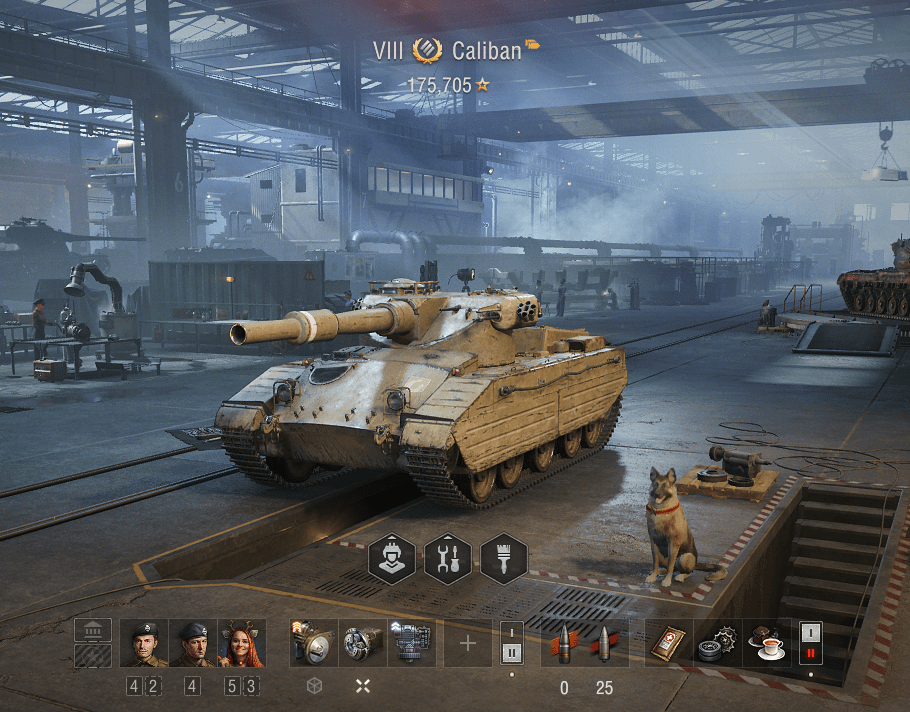Open the paintbrush exterior customization button
The height and width of the screenshot is (712, 910).
[504, 558]
